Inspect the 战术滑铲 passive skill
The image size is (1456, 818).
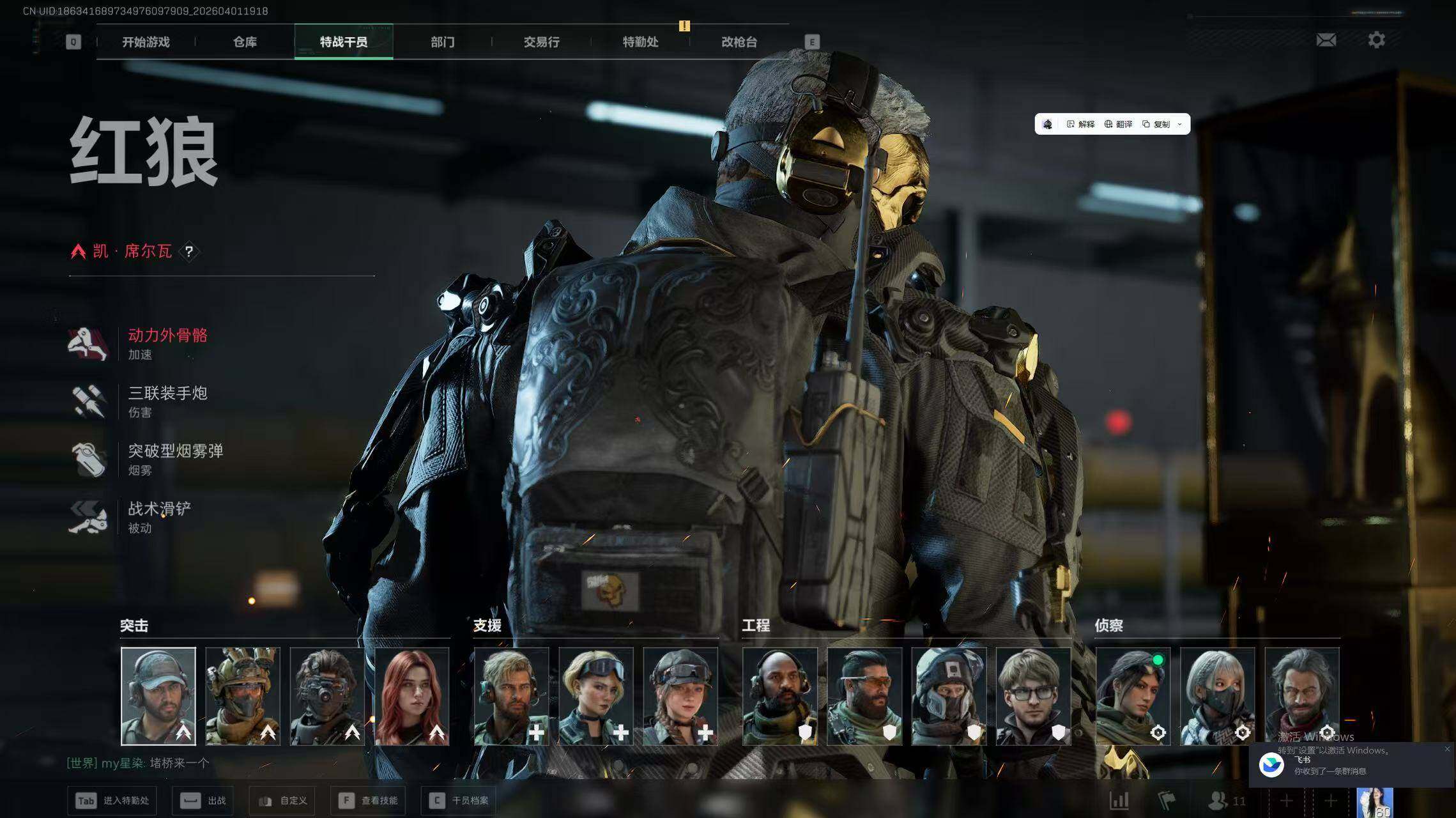(159, 509)
